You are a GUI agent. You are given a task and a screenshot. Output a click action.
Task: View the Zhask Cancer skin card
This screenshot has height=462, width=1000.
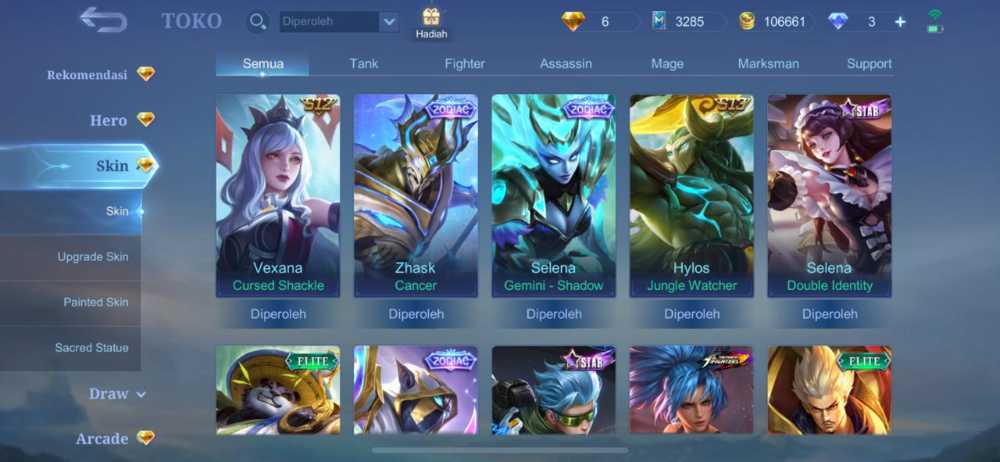[416, 195]
